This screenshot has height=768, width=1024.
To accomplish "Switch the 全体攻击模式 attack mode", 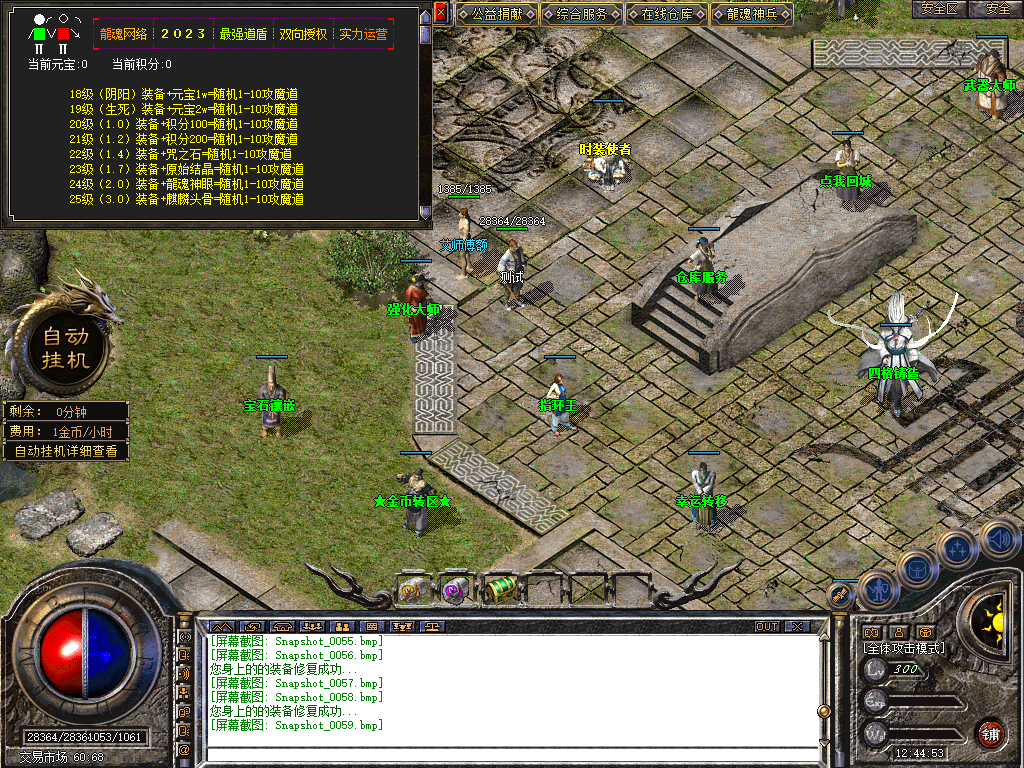I will pyautogui.click(x=904, y=648).
